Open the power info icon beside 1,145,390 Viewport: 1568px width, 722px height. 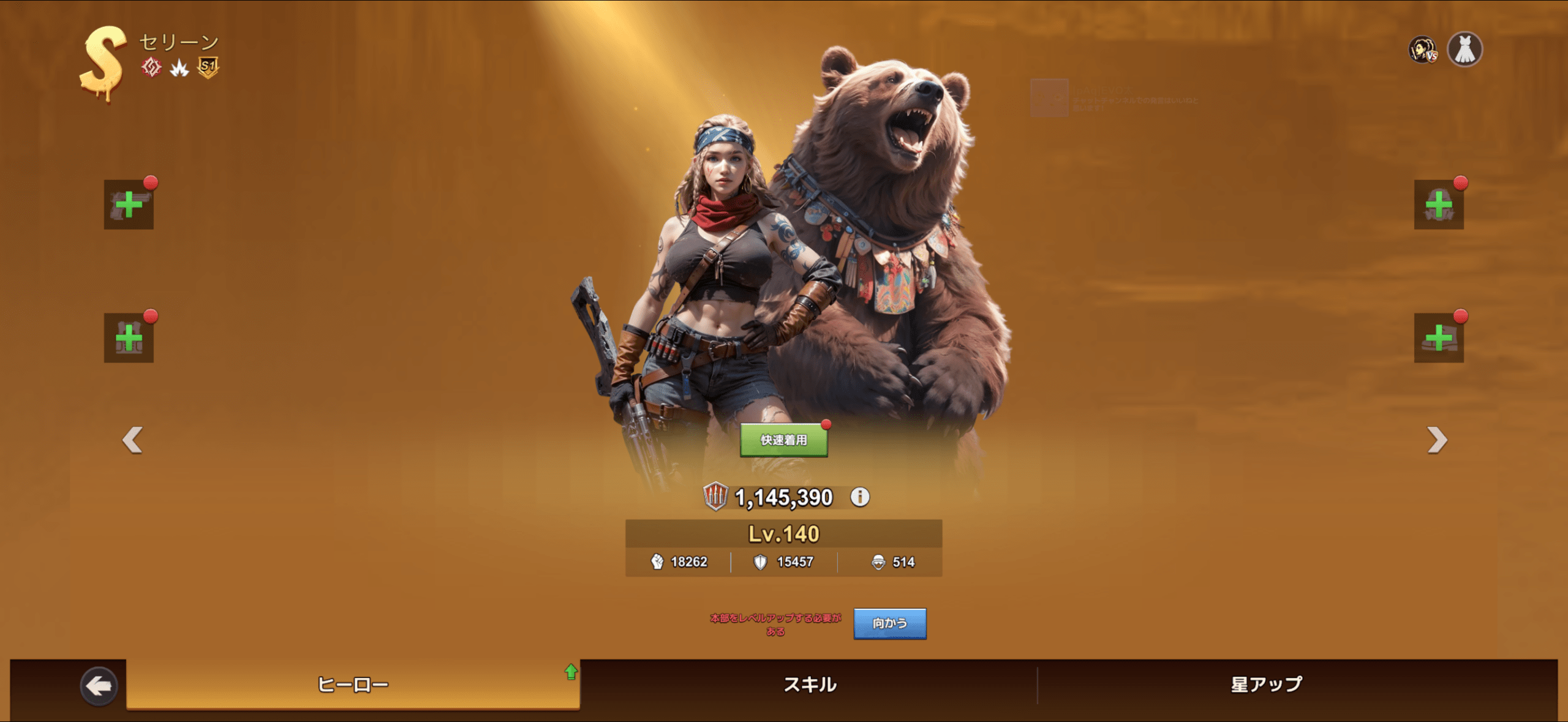[x=860, y=497]
